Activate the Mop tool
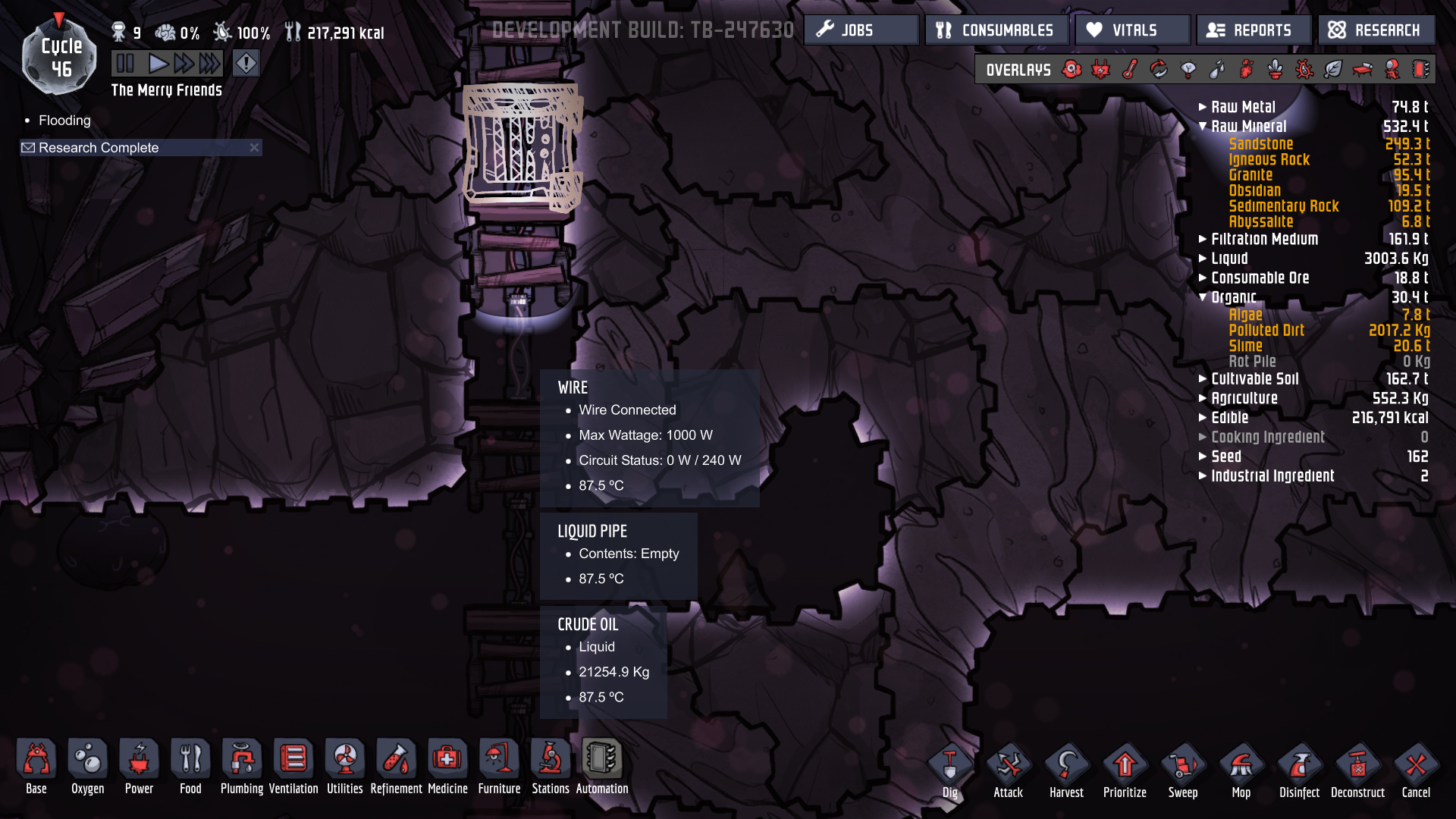Viewport: 1456px width, 819px height. (x=1241, y=762)
